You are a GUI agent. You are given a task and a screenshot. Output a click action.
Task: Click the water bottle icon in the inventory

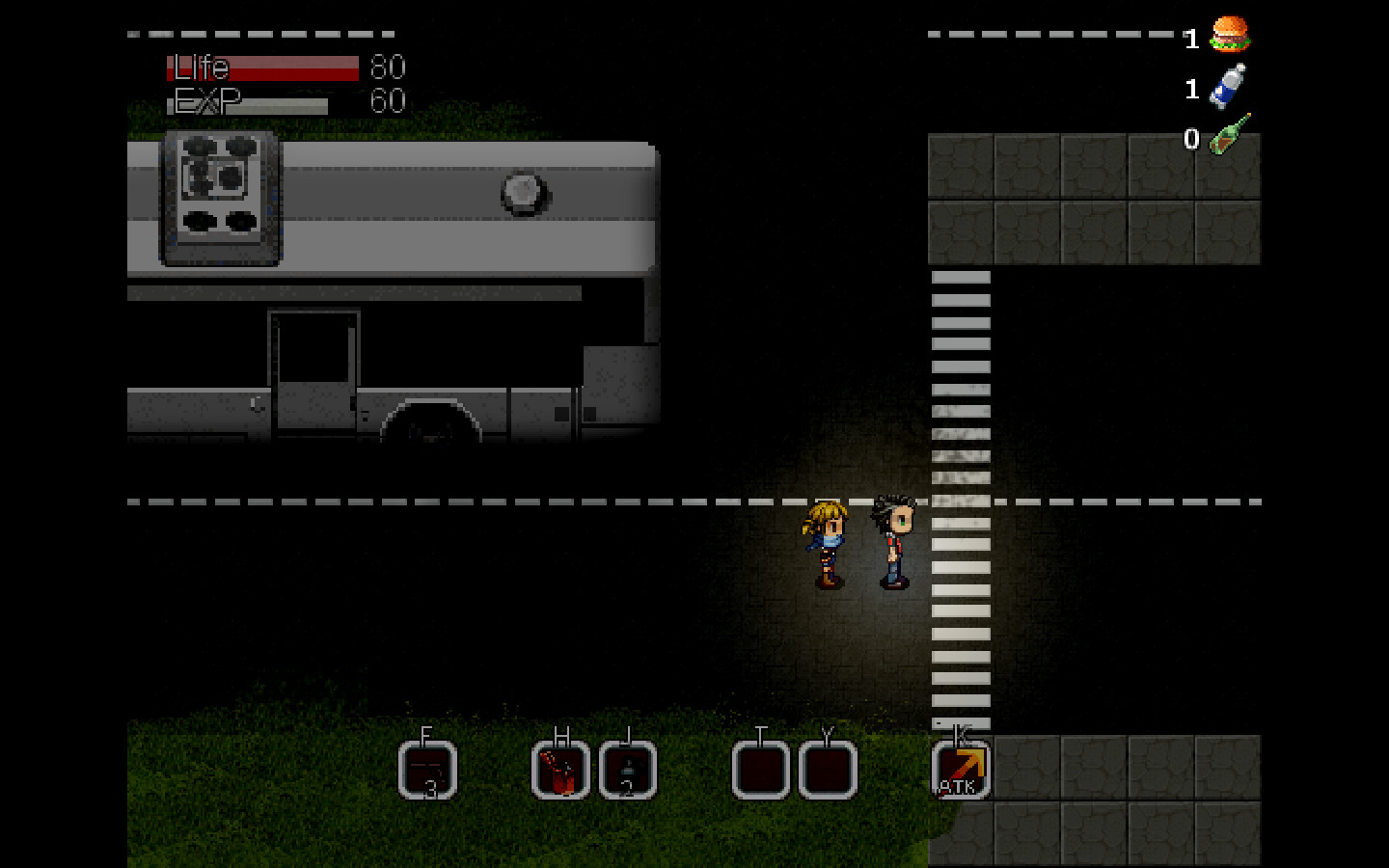pos(1227,87)
